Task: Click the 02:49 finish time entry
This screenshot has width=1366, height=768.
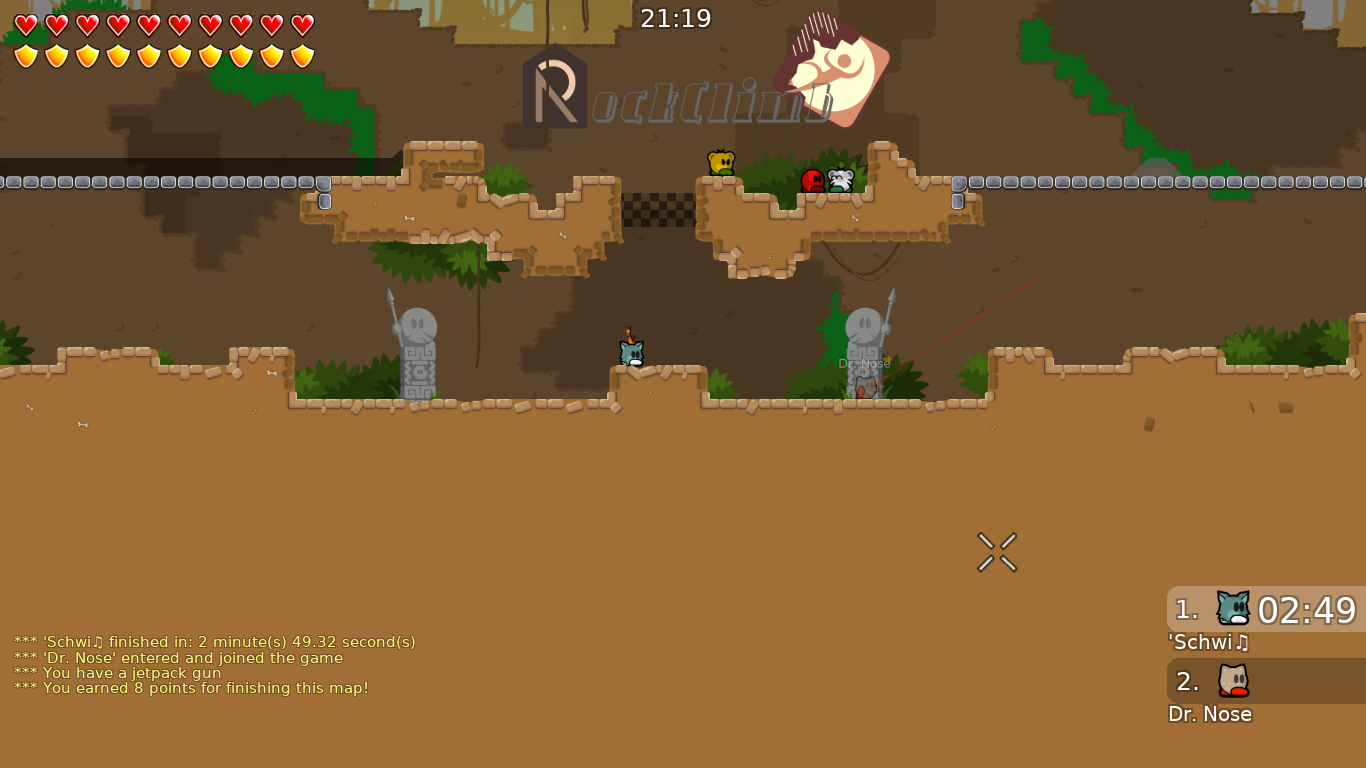Action: click(x=1307, y=610)
